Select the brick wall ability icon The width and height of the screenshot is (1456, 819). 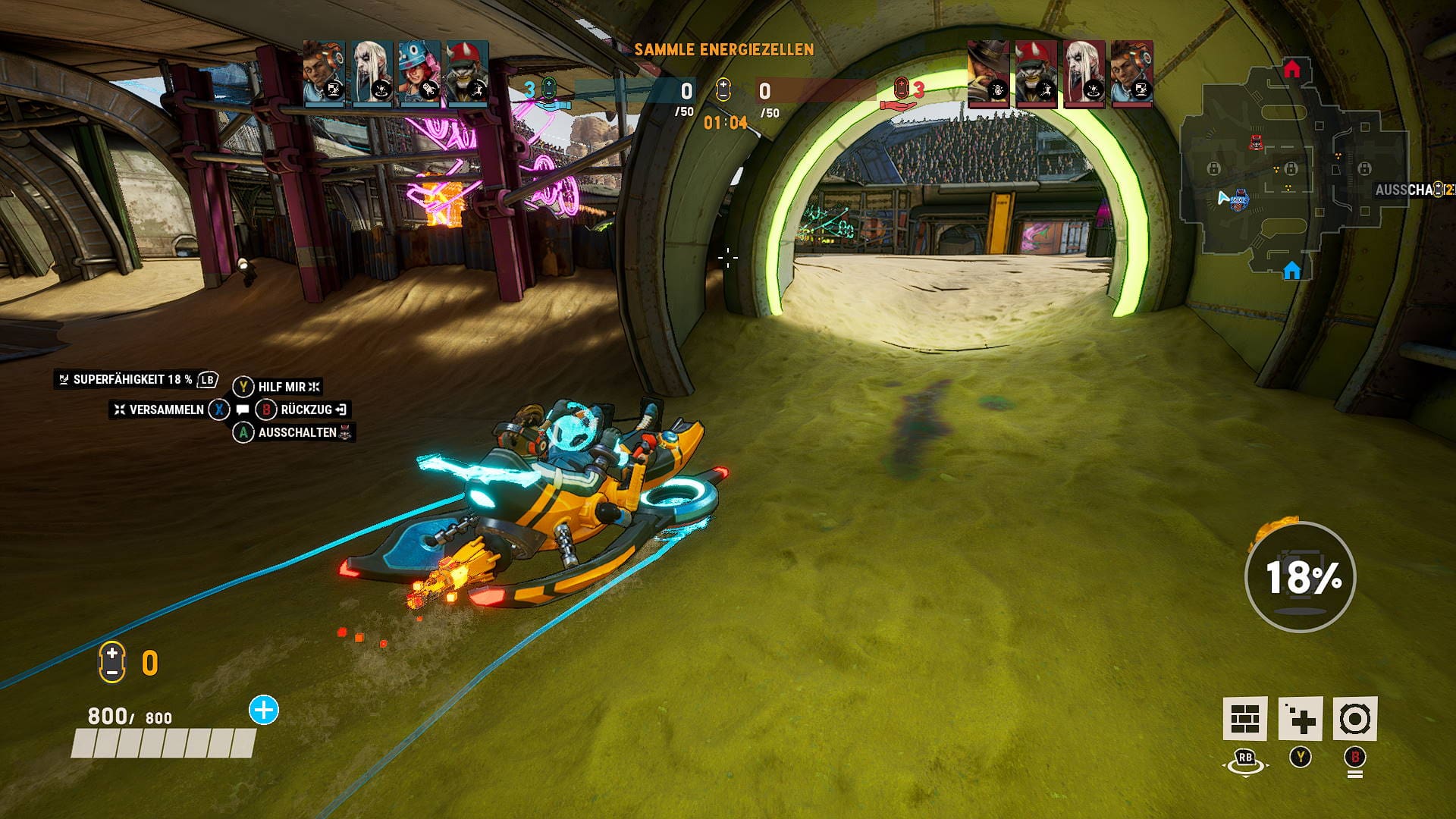[x=1244, y=718]
